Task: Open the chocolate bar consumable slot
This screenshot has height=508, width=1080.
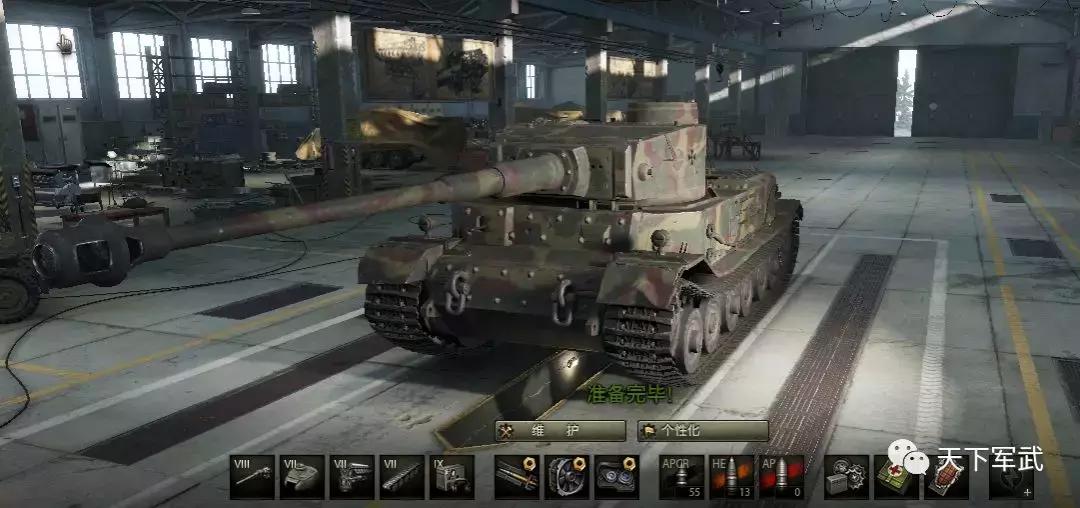Action: pyautogui.click(x=946, y=477)
